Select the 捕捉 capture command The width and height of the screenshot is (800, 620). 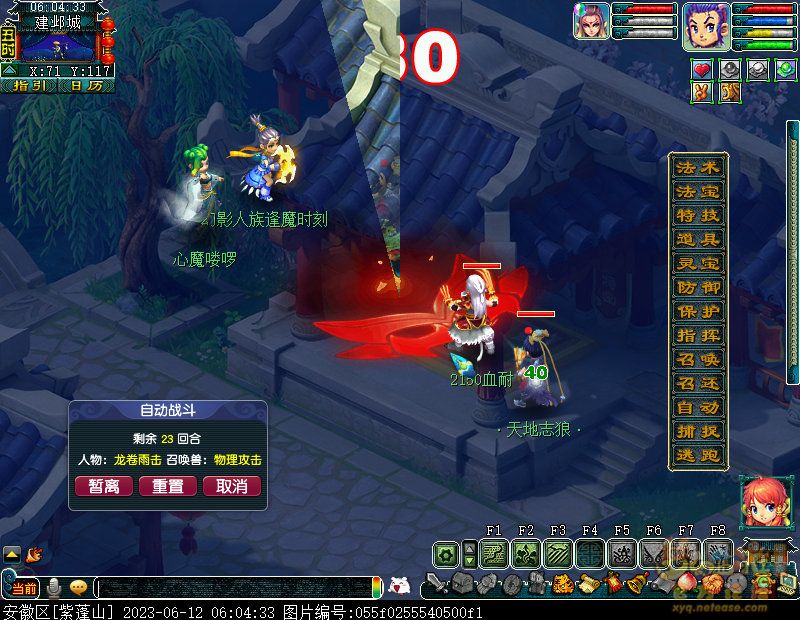point(697,432)
